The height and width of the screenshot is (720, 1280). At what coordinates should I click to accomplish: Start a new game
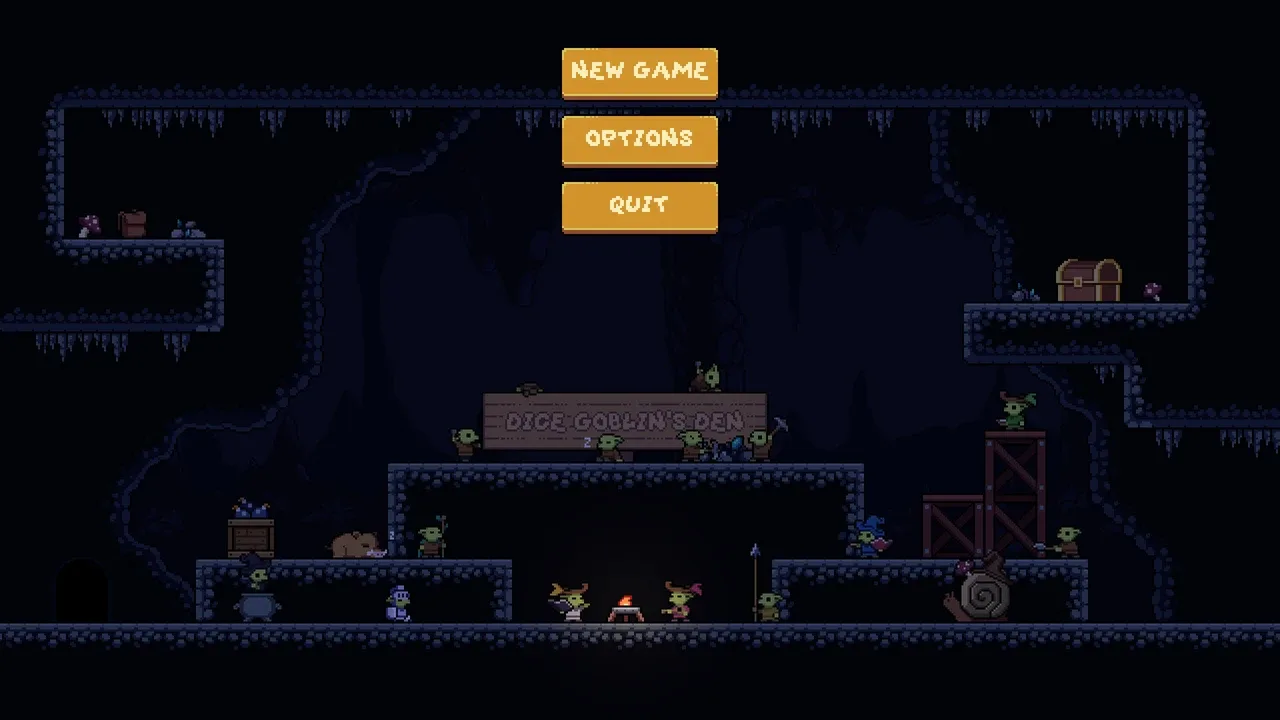pyautogui.click(x=639, y=72)
